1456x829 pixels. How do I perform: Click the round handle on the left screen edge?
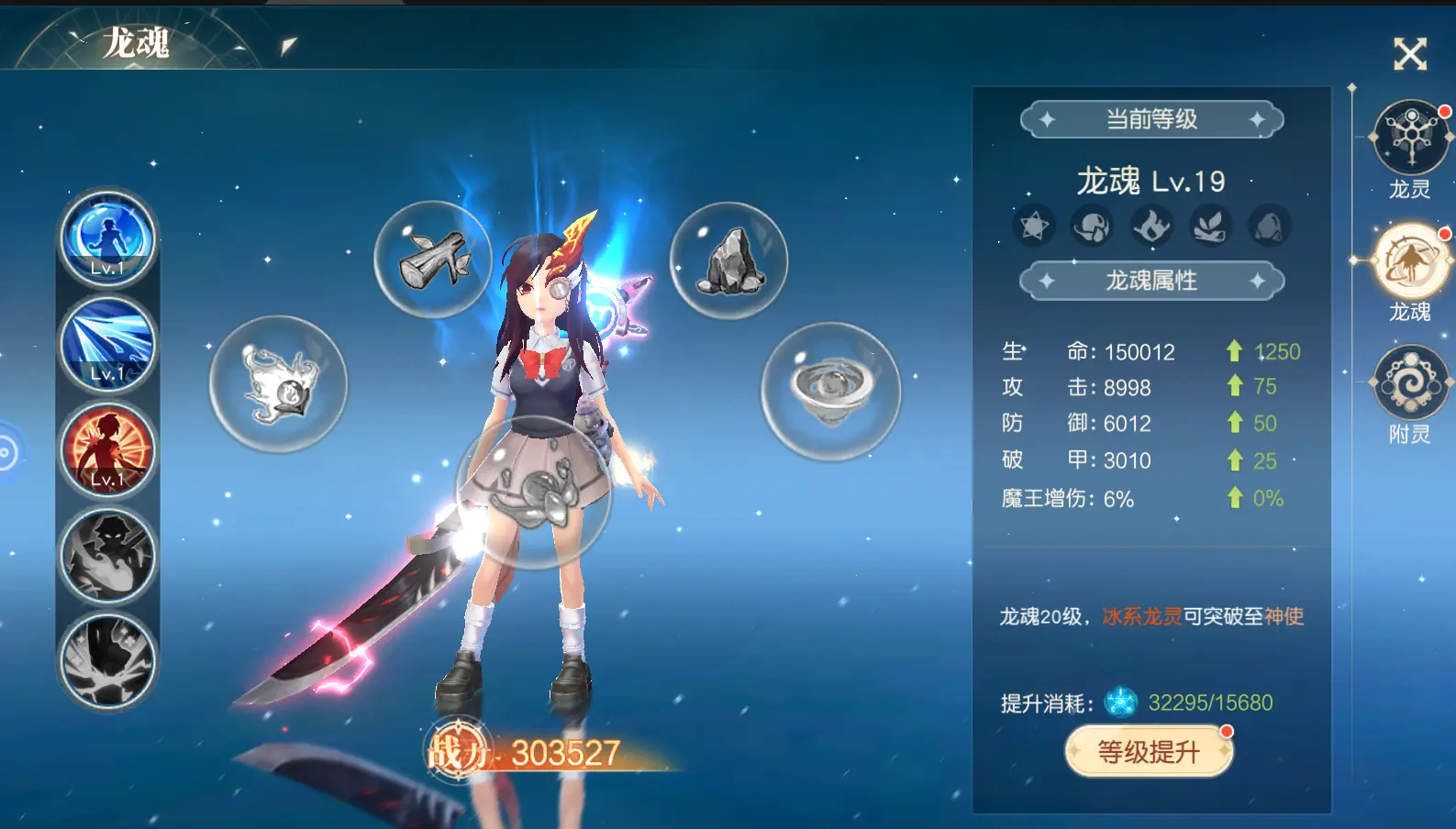[7, 453]
